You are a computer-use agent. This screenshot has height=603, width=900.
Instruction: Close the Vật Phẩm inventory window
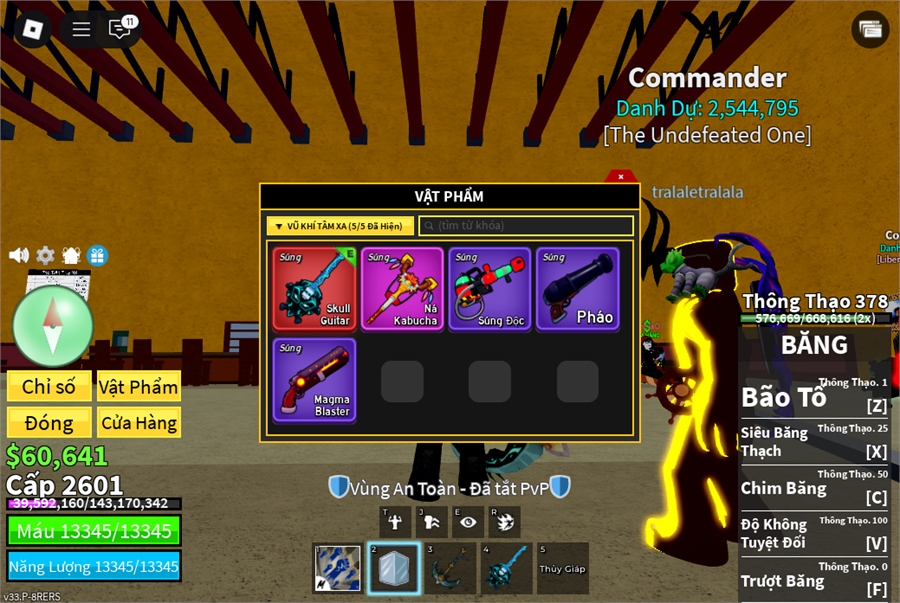tap(621, 177)
